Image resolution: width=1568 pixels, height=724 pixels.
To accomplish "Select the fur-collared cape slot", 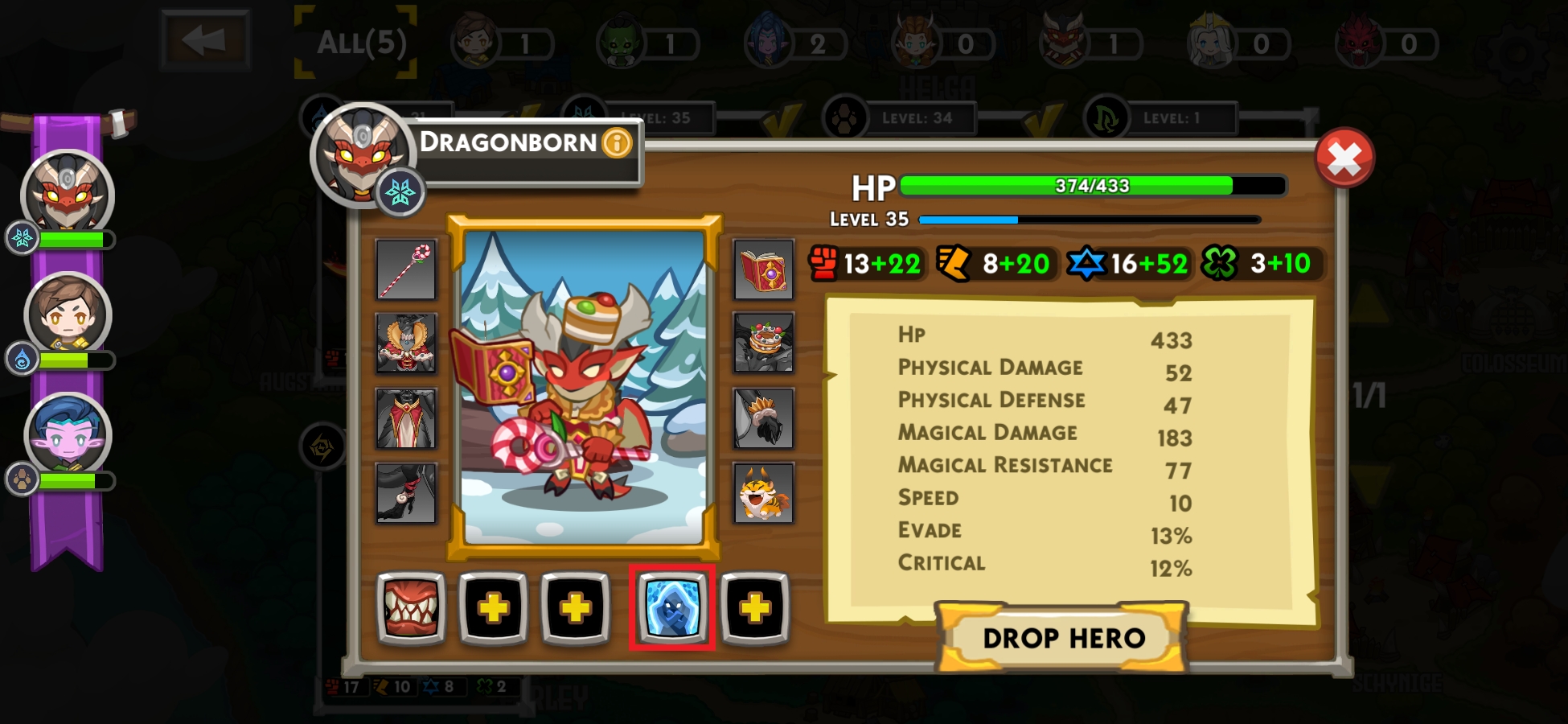I will click(406, 343).
